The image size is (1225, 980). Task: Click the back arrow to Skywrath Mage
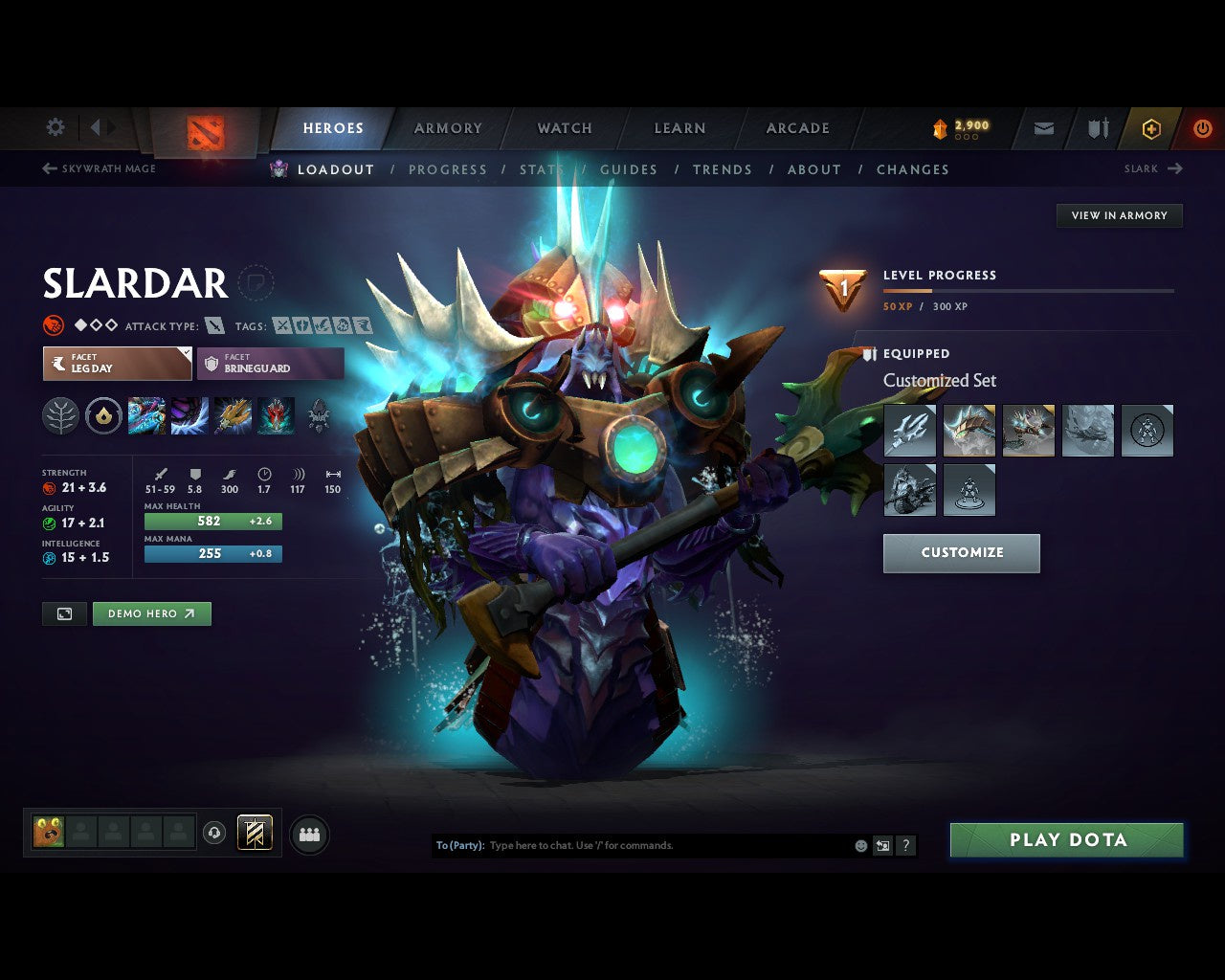point(48,167)
